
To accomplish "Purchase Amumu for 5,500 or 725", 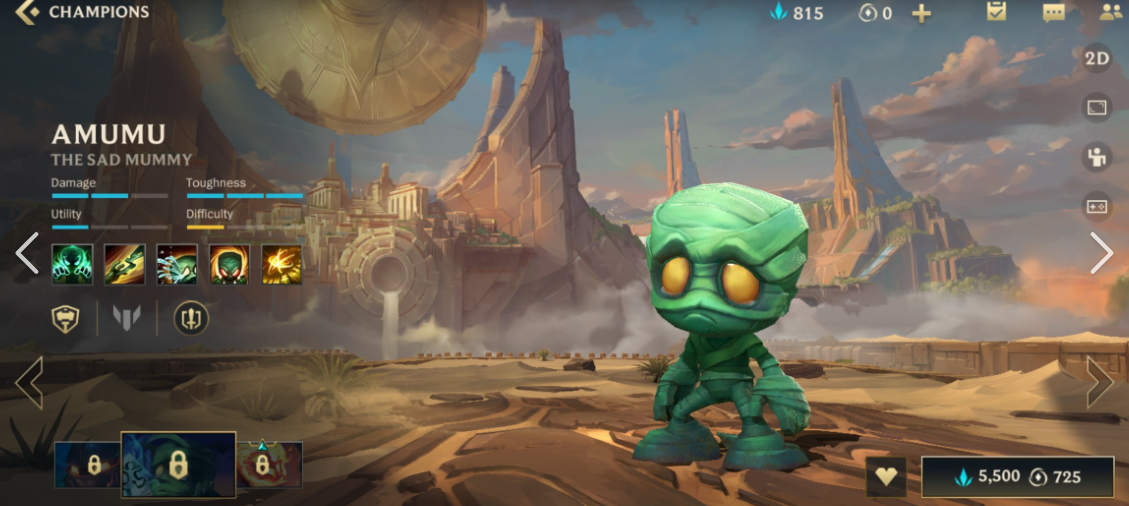I will point(1017,477).
